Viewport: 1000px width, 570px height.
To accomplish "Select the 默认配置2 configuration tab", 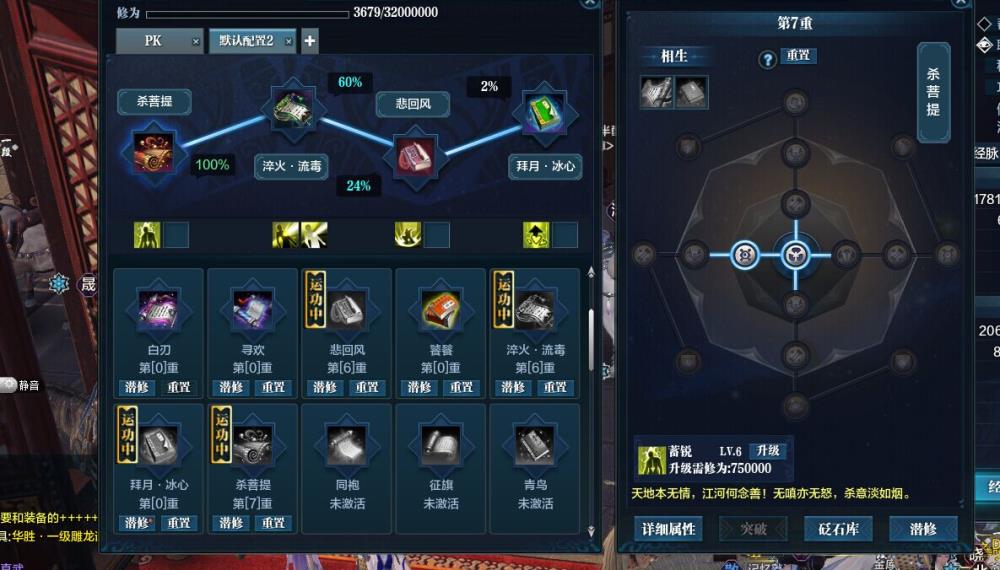I will (x=246, y=41).
